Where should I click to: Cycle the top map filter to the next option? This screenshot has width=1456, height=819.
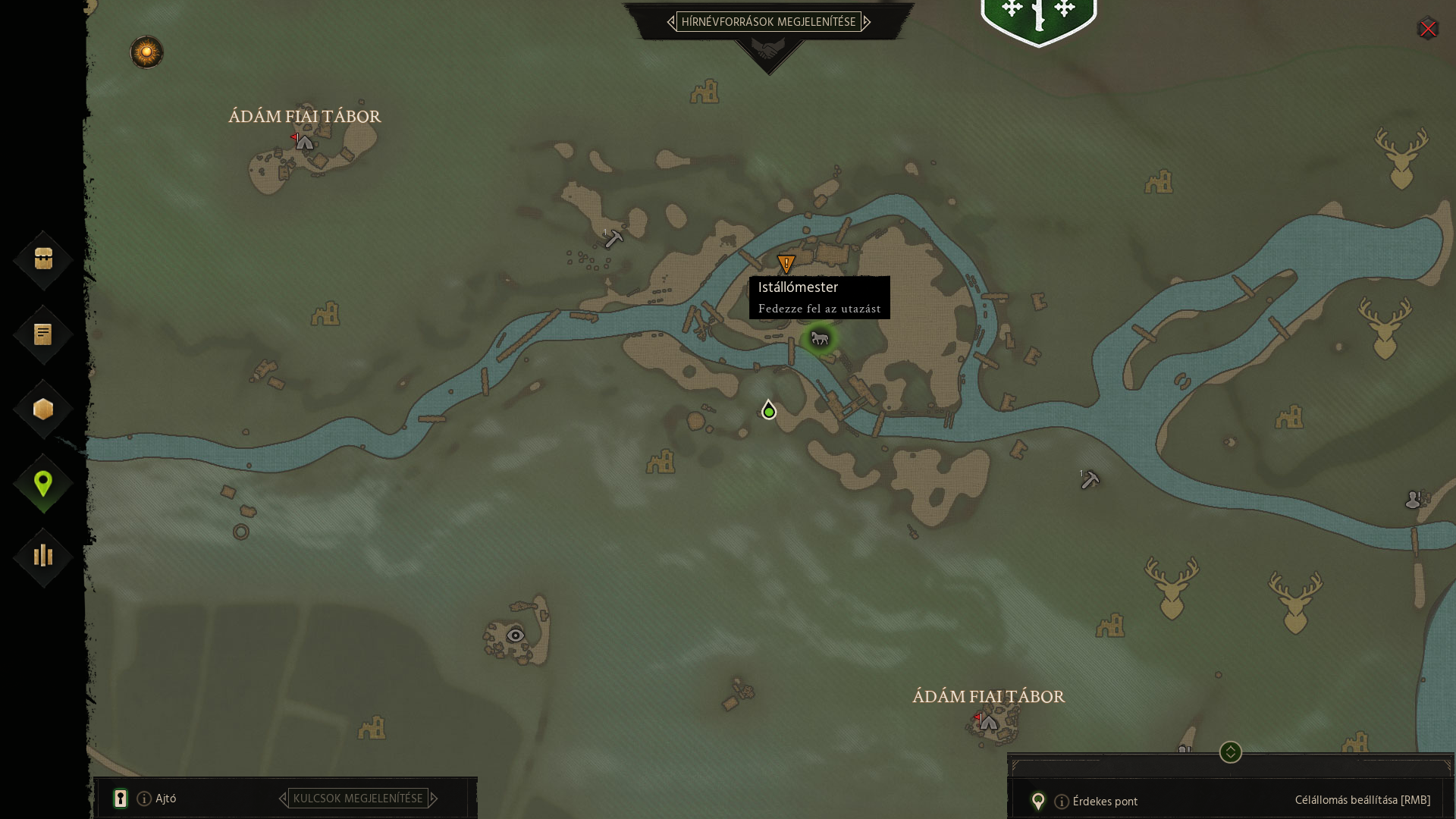[867, 22]
